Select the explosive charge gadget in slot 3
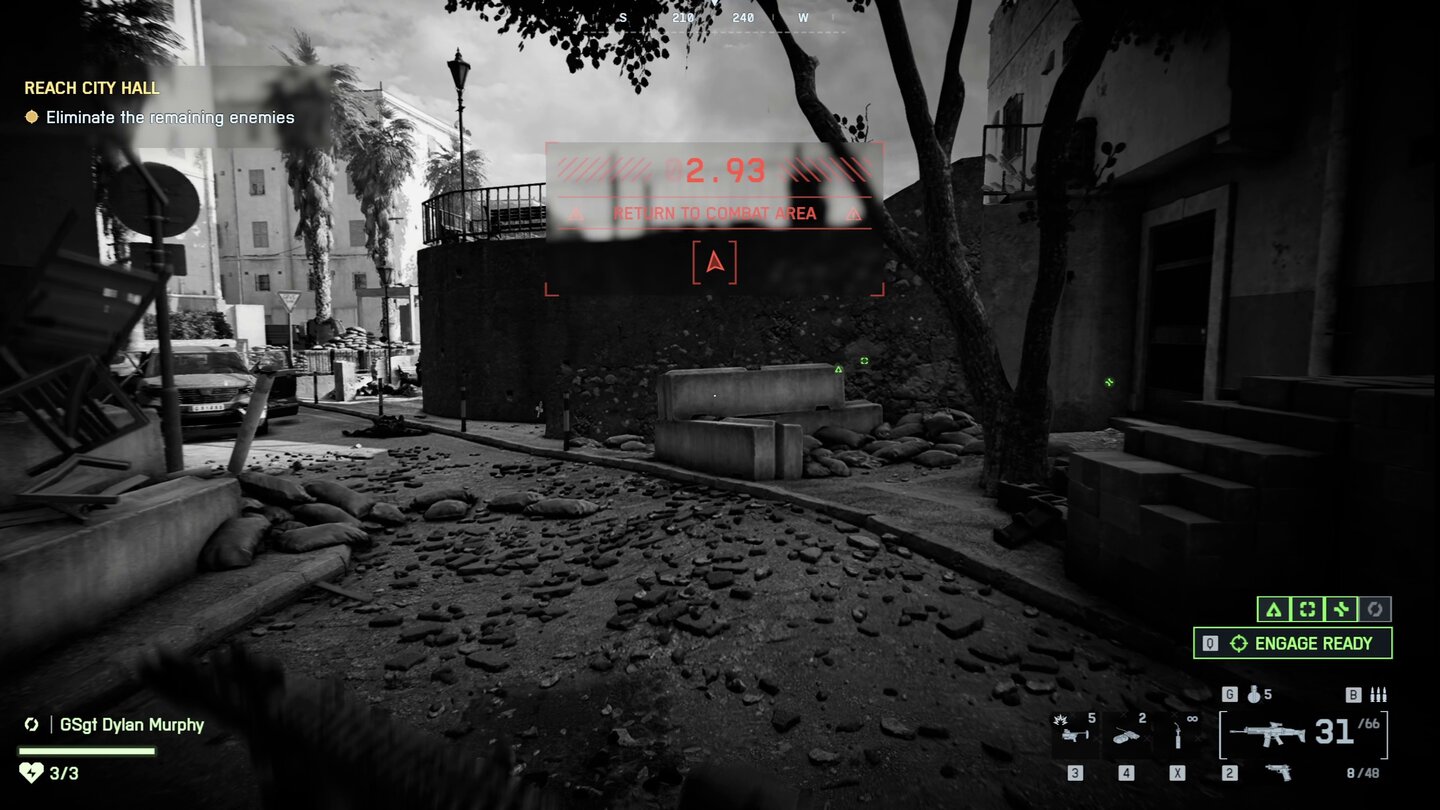 coord(1075,734)
